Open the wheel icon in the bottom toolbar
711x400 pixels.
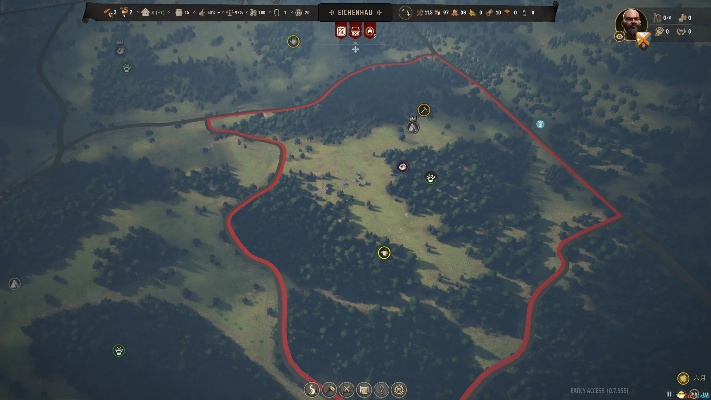[399, 388]
